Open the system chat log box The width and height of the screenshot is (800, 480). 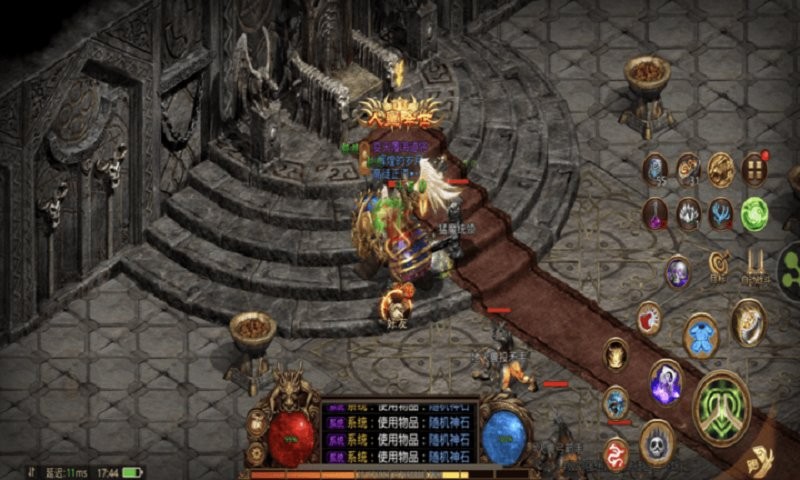397,431
